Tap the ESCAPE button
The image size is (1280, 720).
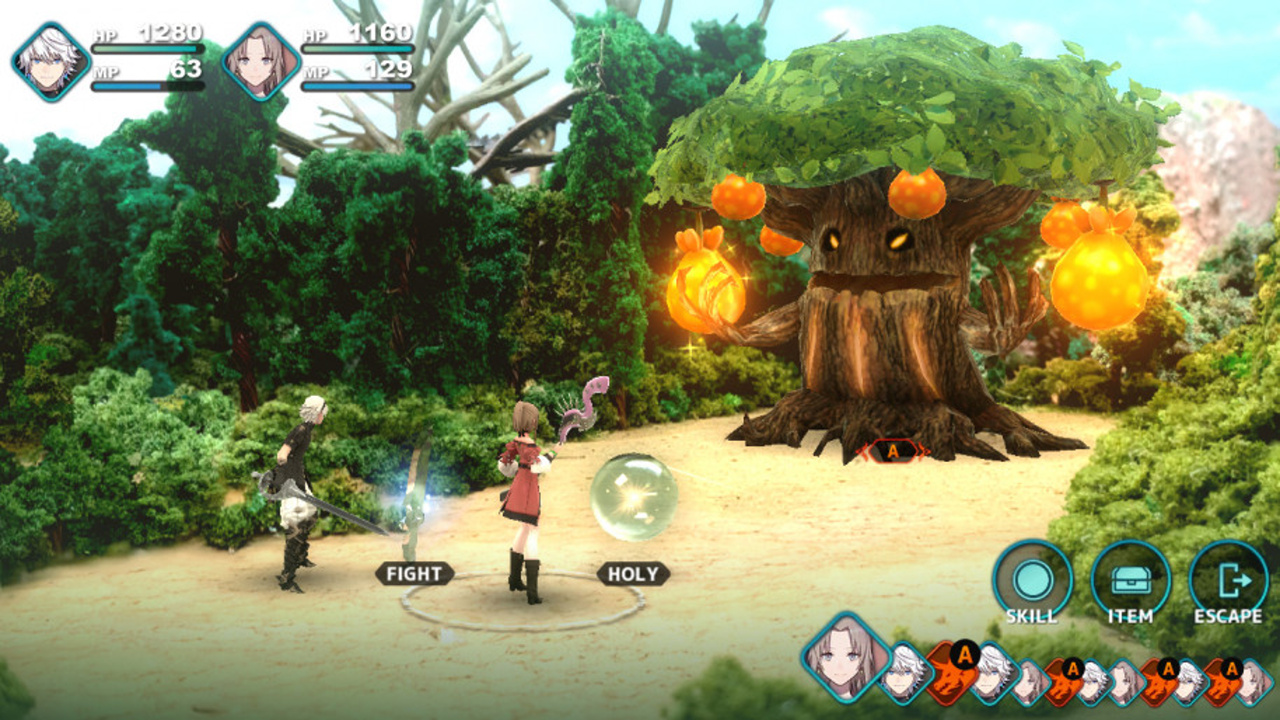[x=1228, y=580]
